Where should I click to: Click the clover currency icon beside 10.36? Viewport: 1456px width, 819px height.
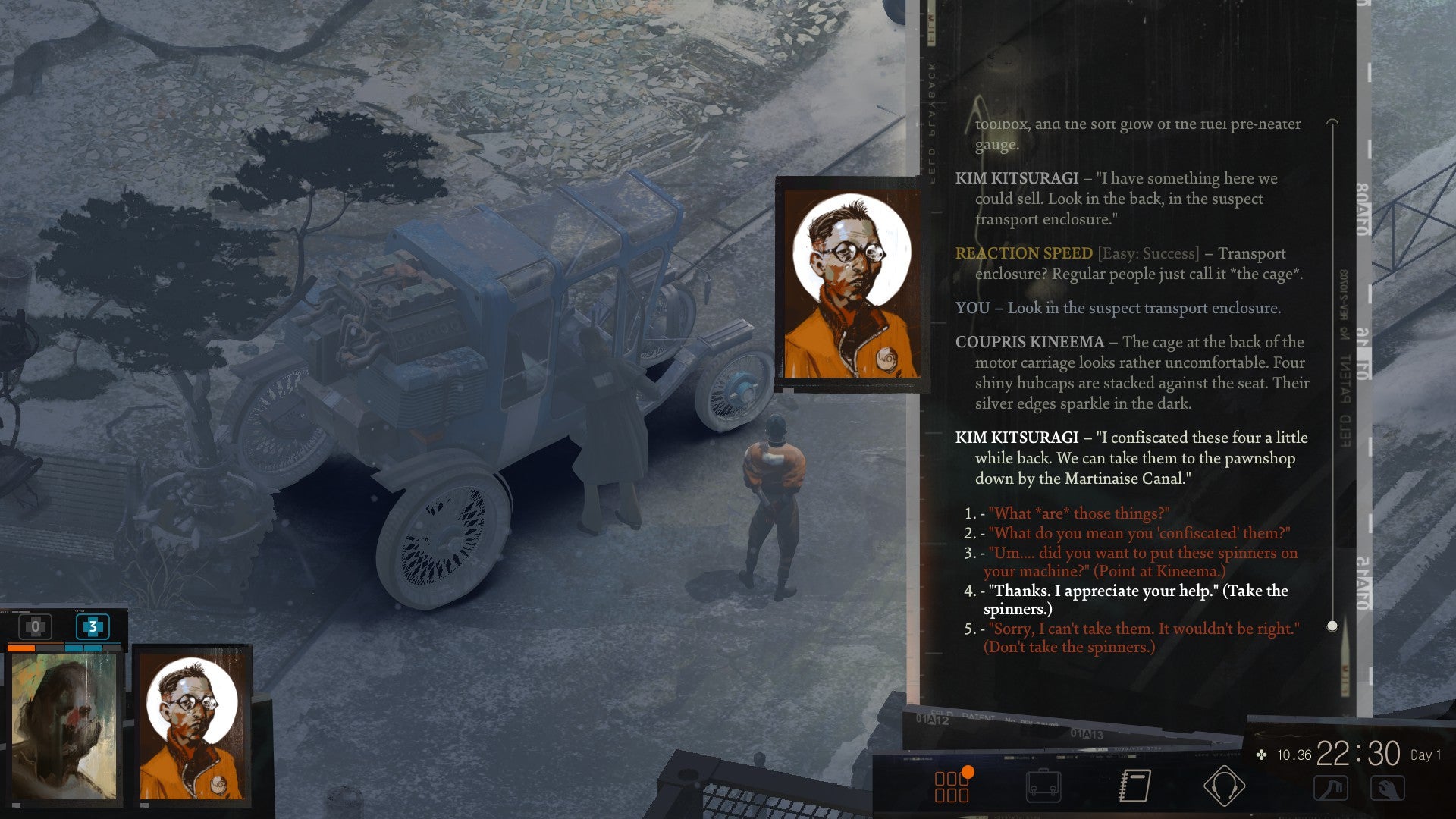(x=1261, y=755)
